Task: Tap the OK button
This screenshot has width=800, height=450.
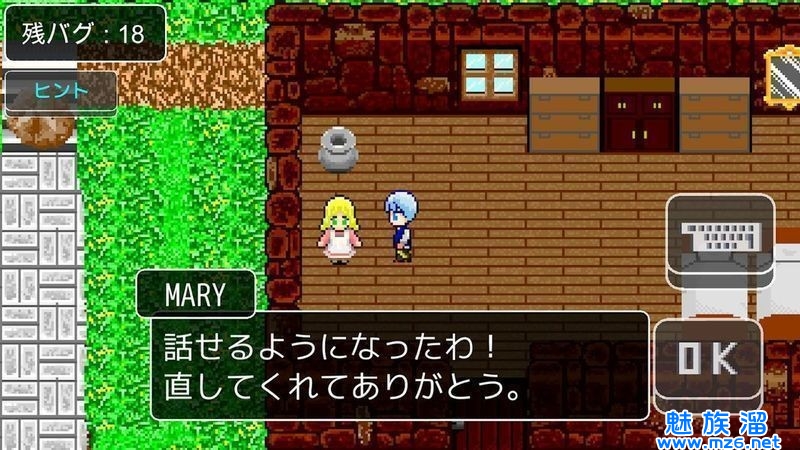Action: (708, 359)
